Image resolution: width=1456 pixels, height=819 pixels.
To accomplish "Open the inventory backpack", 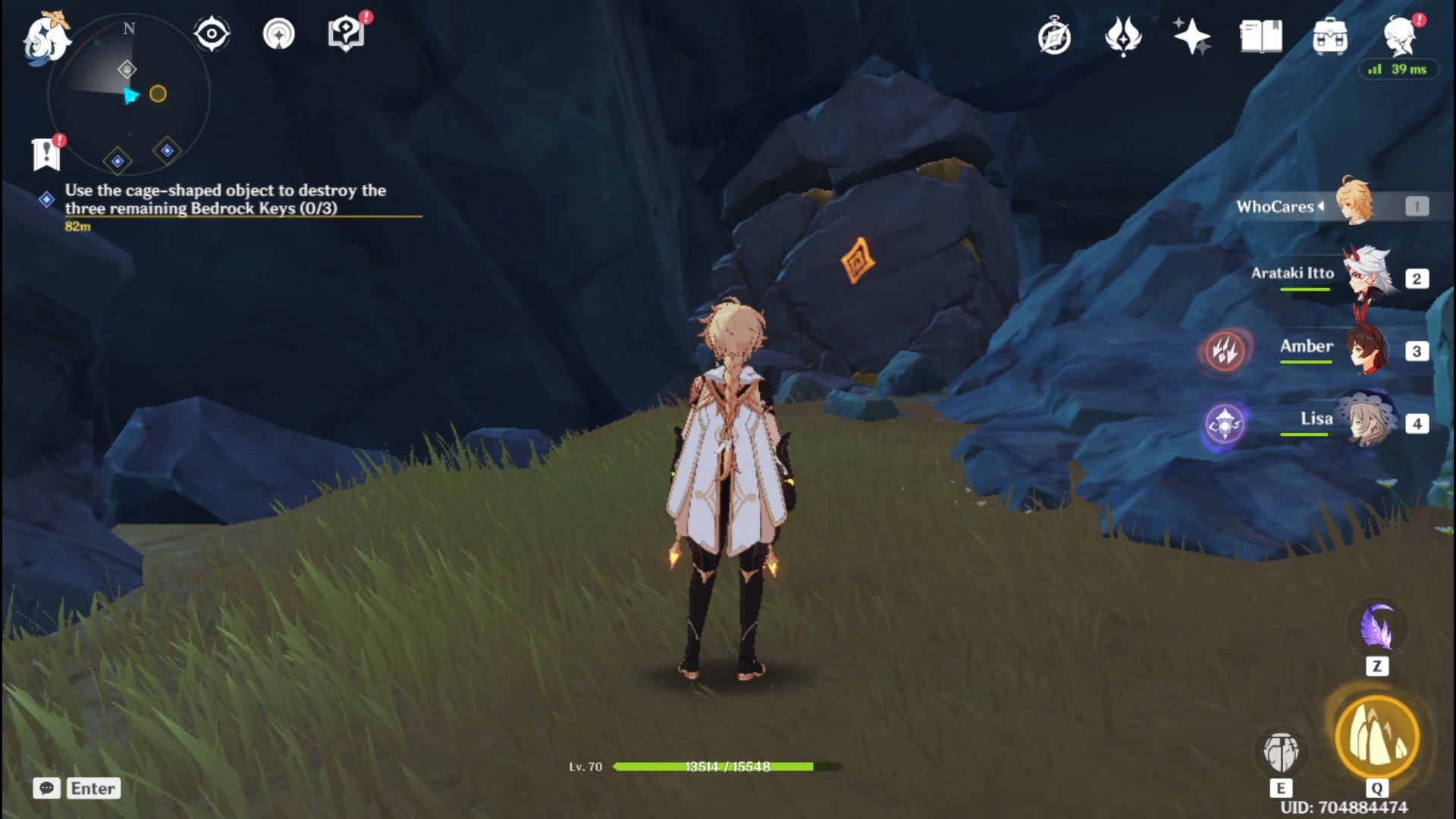I will (x=1329, y=36).
